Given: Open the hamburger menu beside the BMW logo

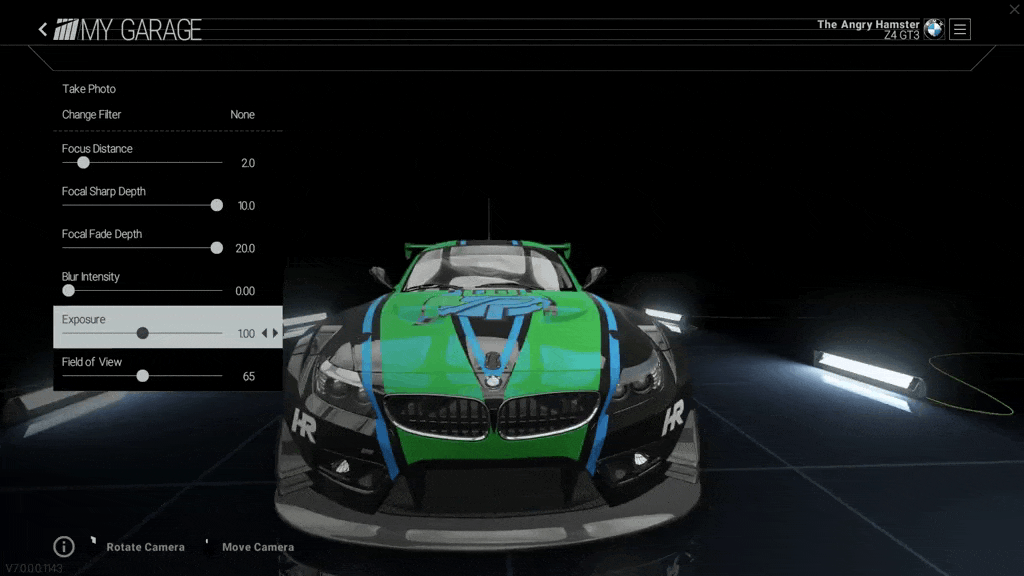Looking at the screenshot, I should (960, 30).
